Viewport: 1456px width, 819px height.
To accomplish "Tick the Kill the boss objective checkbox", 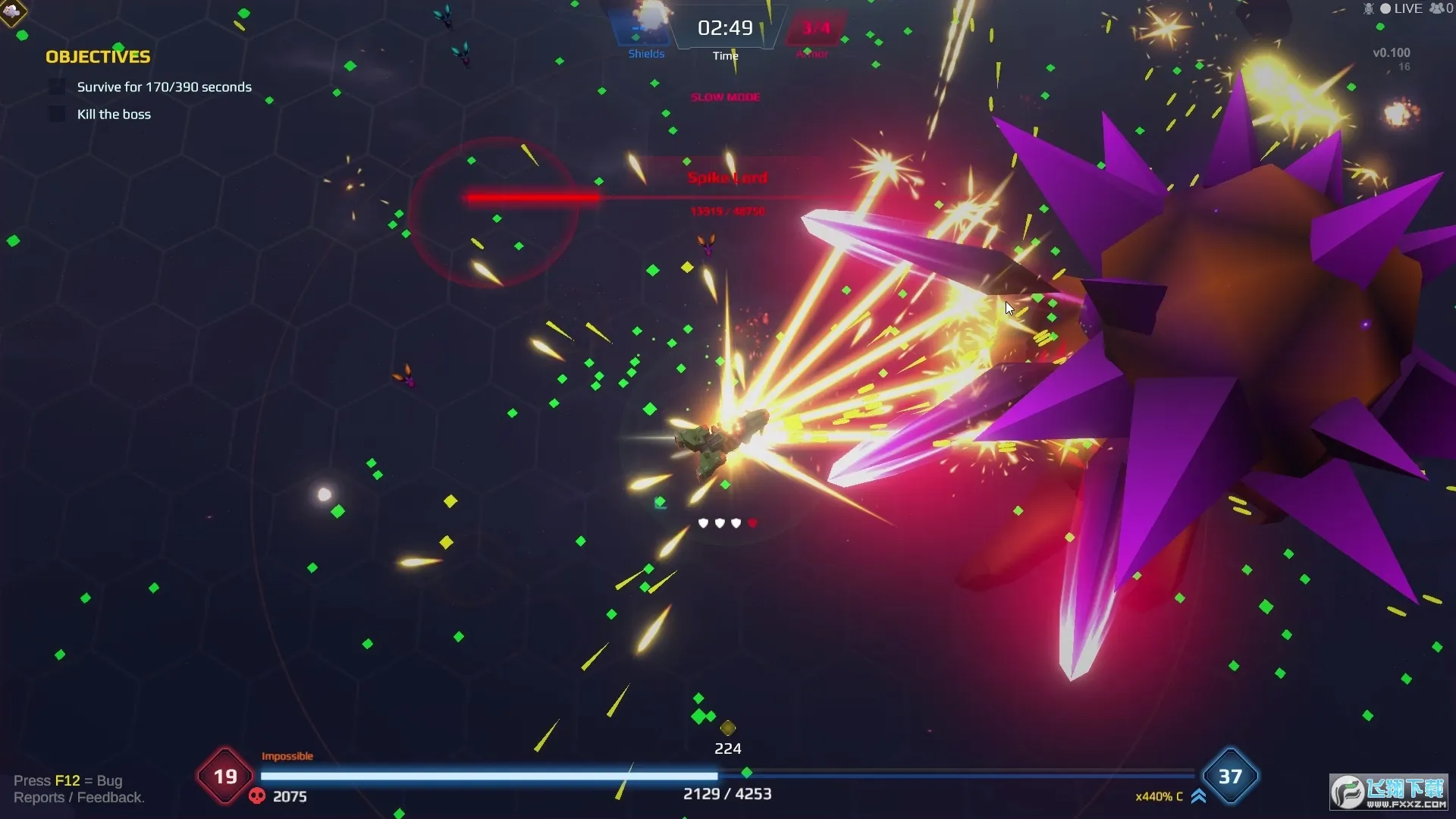I will 57,115.
